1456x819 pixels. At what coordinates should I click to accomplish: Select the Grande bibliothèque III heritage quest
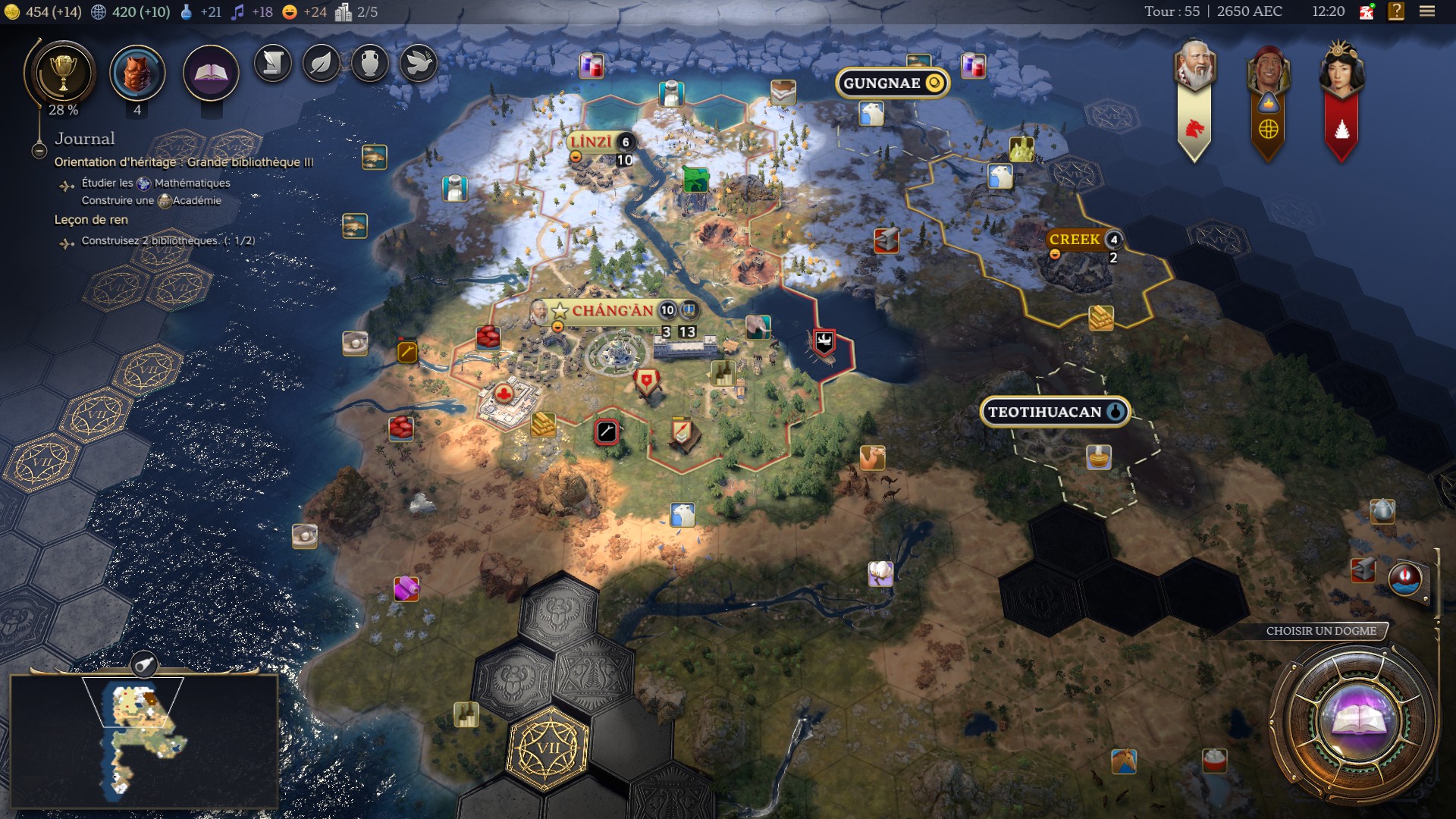[184, 162]
